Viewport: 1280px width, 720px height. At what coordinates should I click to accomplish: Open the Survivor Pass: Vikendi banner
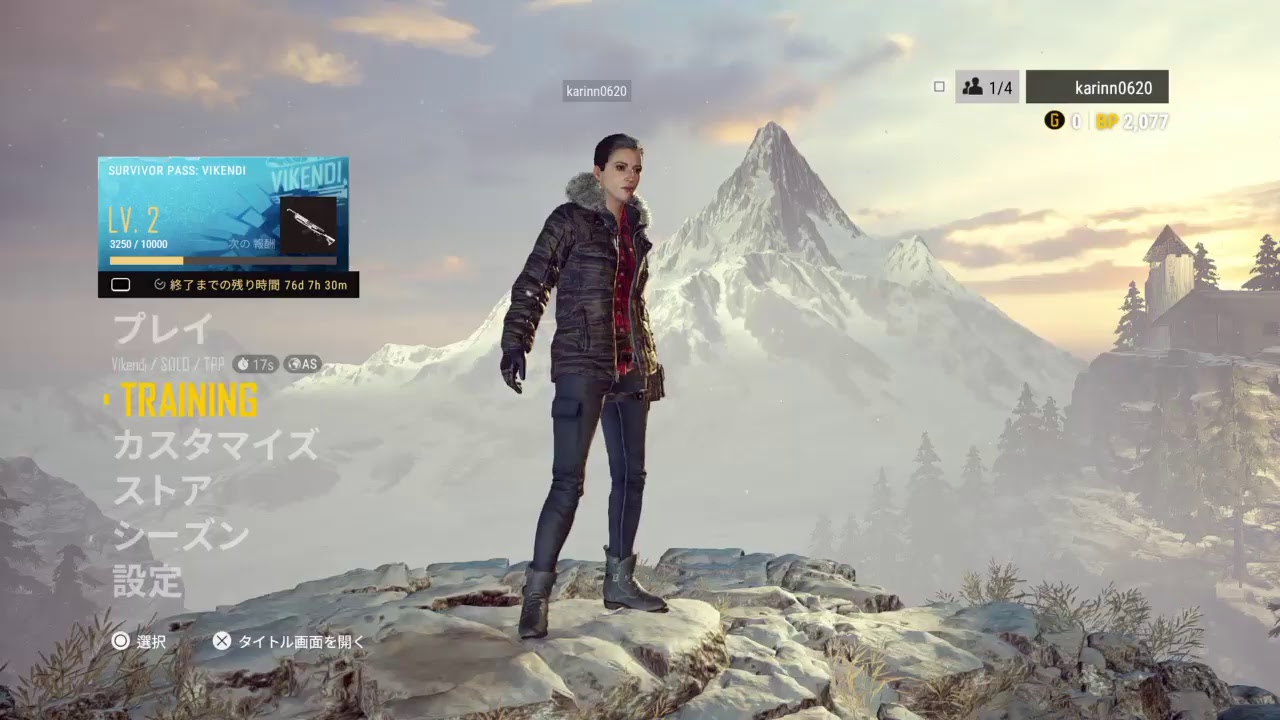[x=222, y=213]
